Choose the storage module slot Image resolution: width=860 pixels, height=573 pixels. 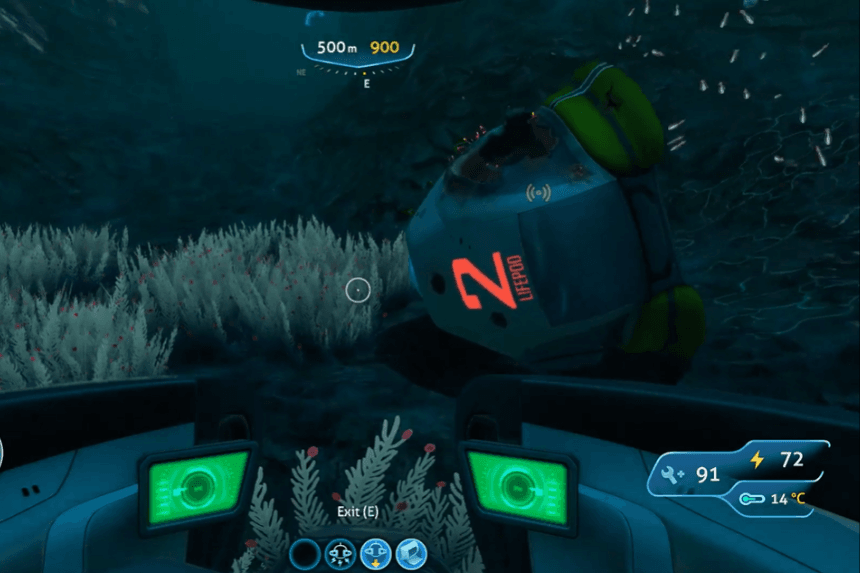pyautogui.click(x=411, y=553)
